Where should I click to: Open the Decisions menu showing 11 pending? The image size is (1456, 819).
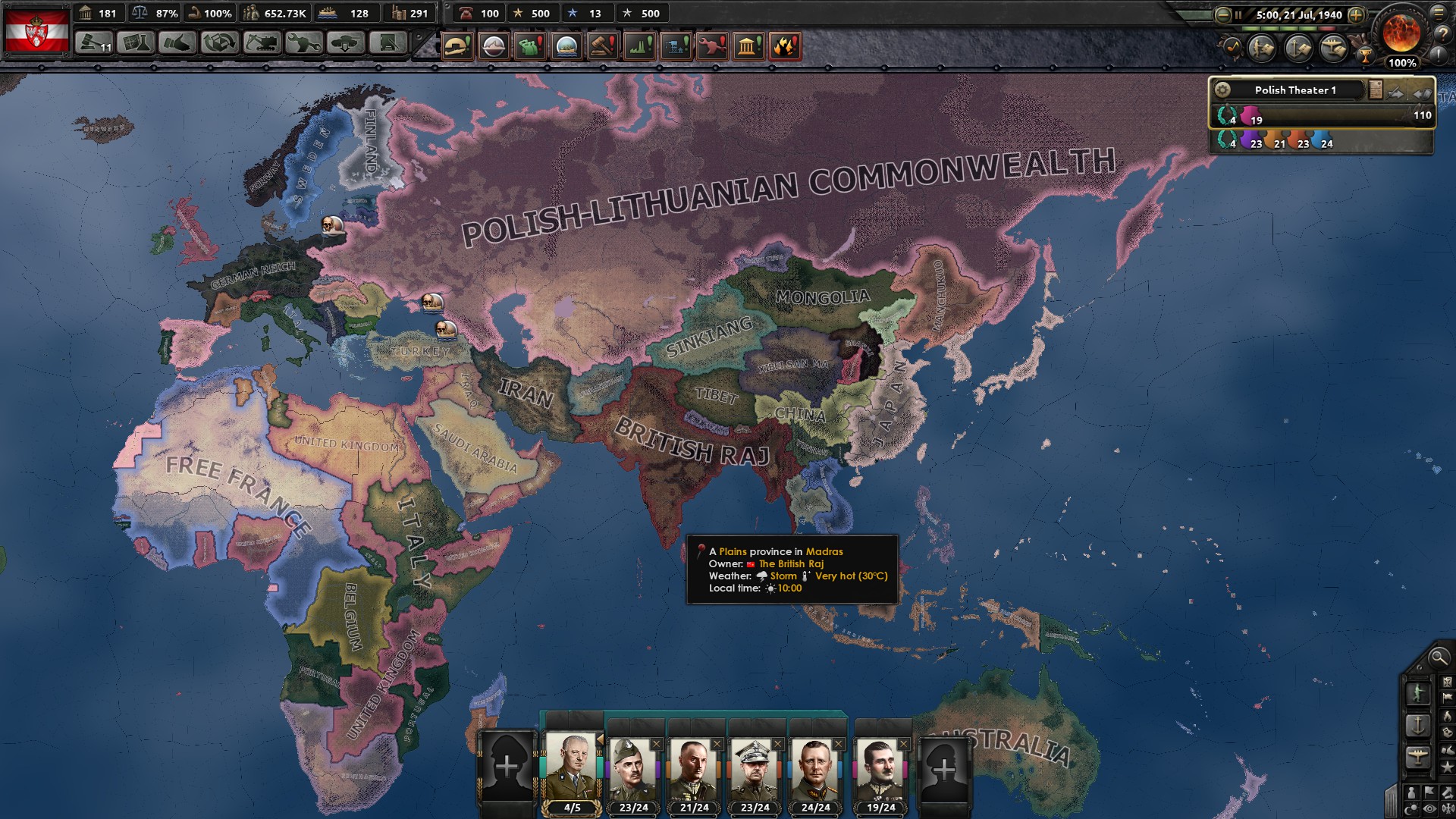tap(93, 45)
